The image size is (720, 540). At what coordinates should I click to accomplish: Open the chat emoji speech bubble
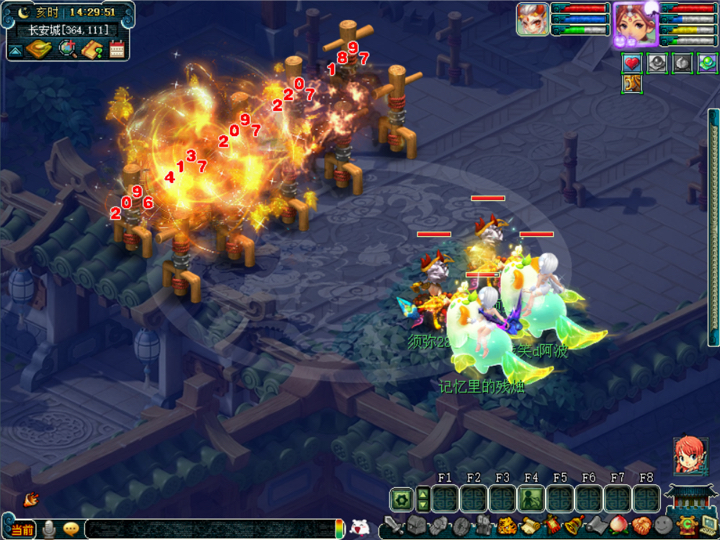[71, 528]
